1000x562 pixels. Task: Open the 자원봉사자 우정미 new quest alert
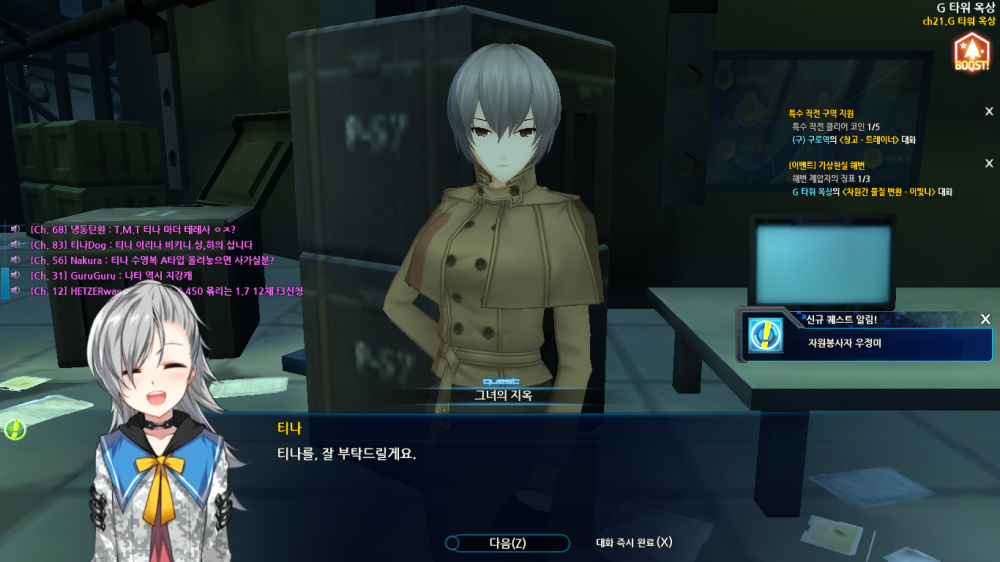click(x=866, y=343)
